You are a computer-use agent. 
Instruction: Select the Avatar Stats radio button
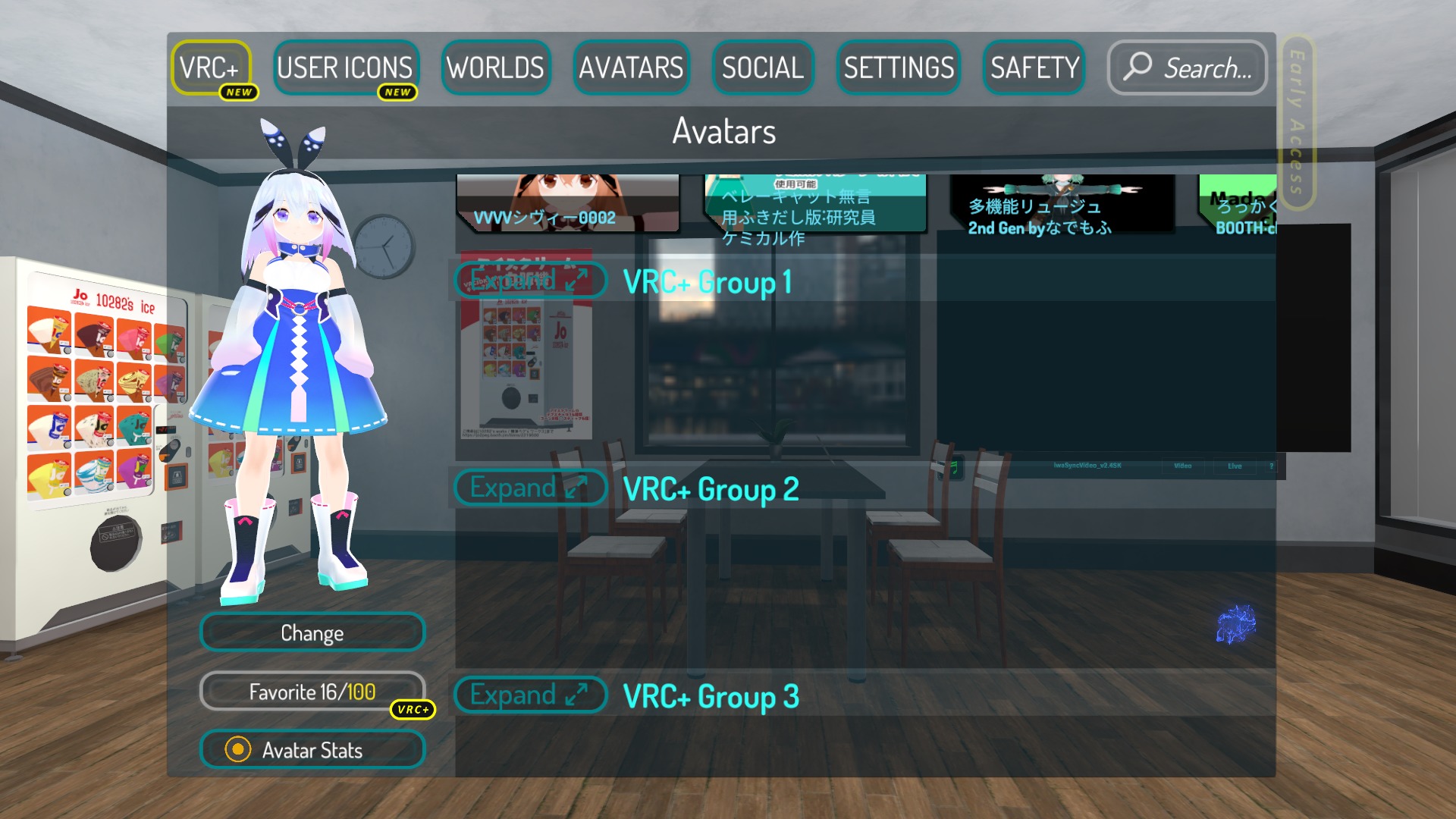click(x=240, y=750)
